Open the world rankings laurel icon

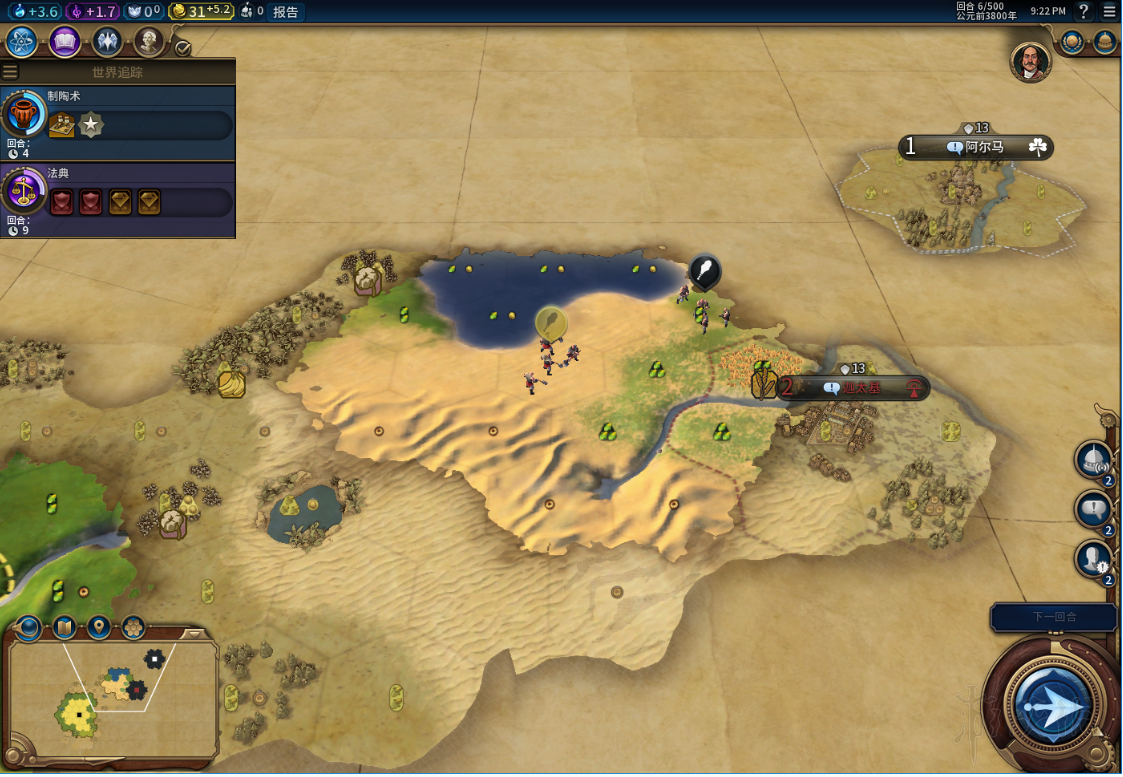point(1072,42)
